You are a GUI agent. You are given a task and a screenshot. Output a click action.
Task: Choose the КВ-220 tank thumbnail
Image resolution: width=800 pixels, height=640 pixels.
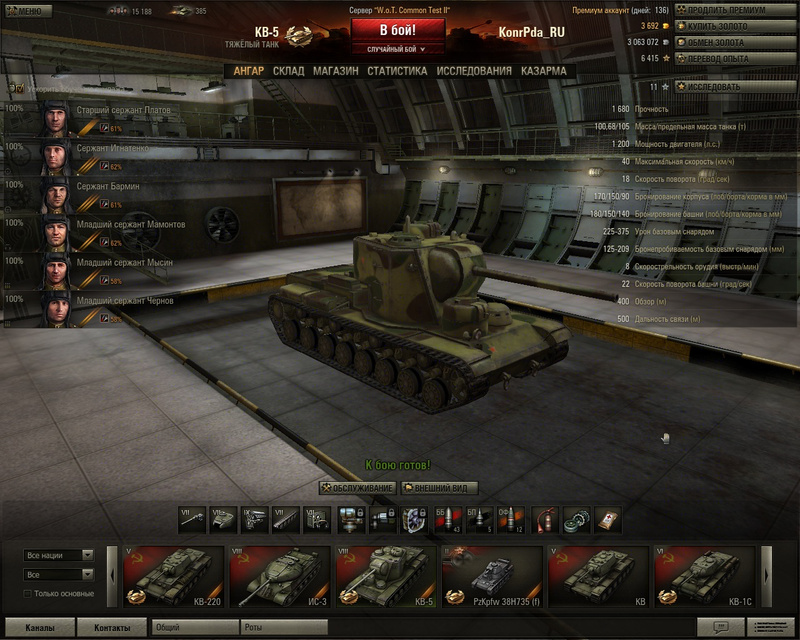point(173,578)
